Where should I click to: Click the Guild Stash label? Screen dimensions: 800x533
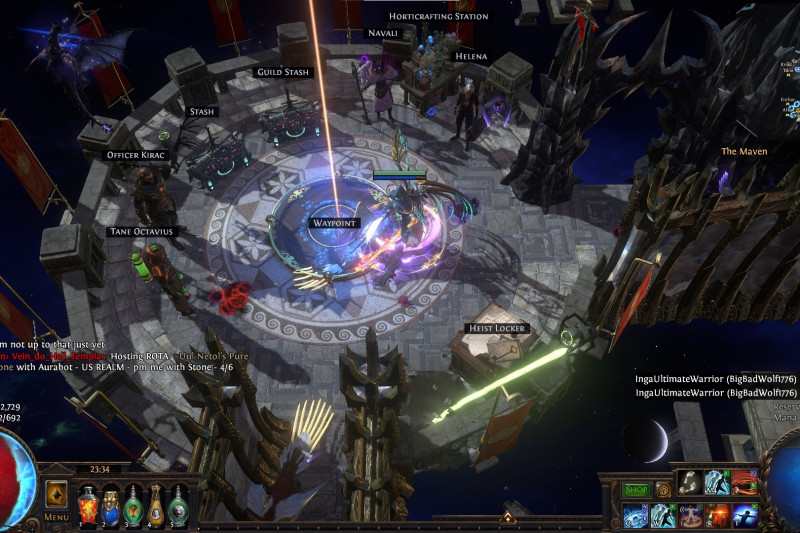284,73
